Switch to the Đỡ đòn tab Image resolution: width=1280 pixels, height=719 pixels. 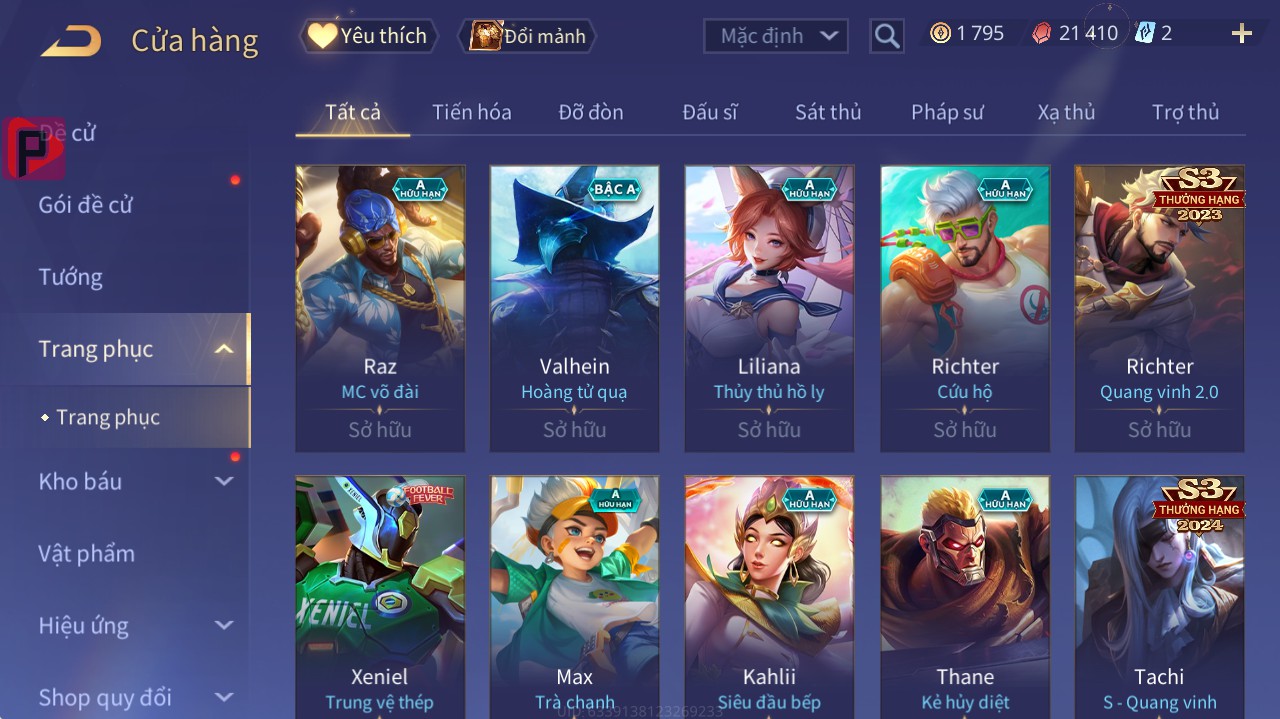(x=591, y=112)
